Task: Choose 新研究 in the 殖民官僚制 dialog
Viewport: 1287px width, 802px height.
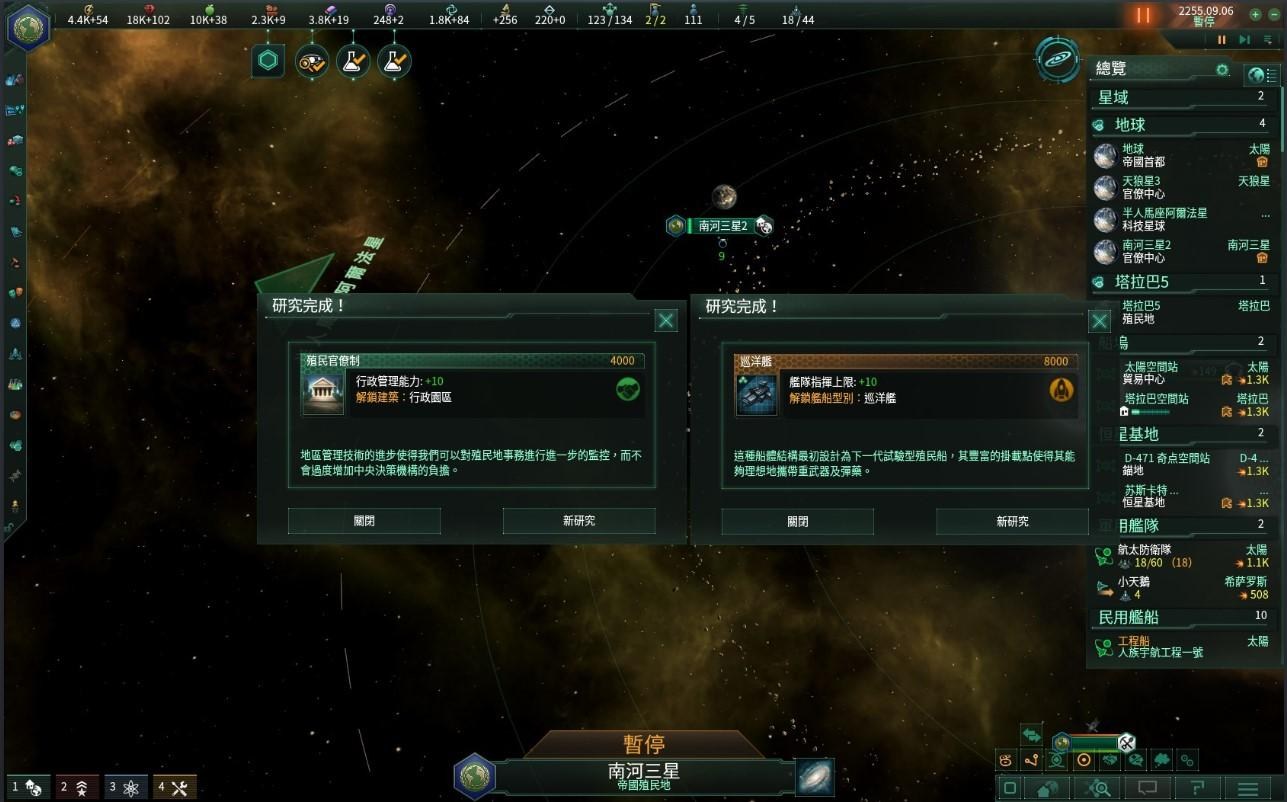Action: click(578, 521)
